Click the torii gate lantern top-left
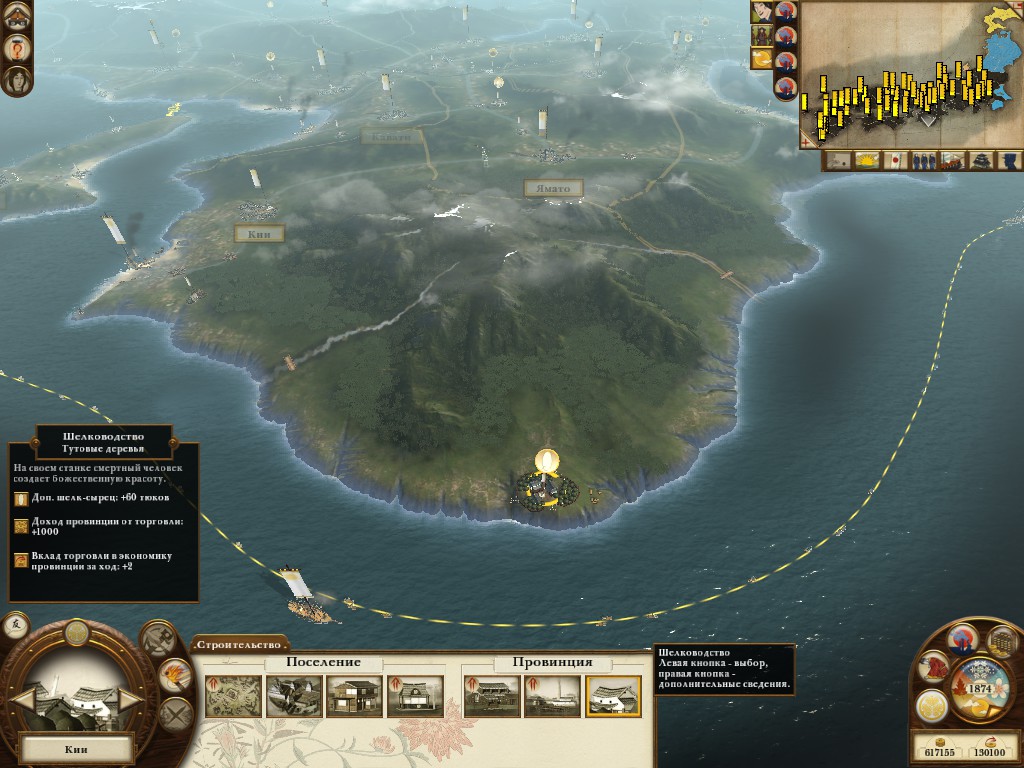The height and width of the screenshot is (768, 1024). click(17, 14)
